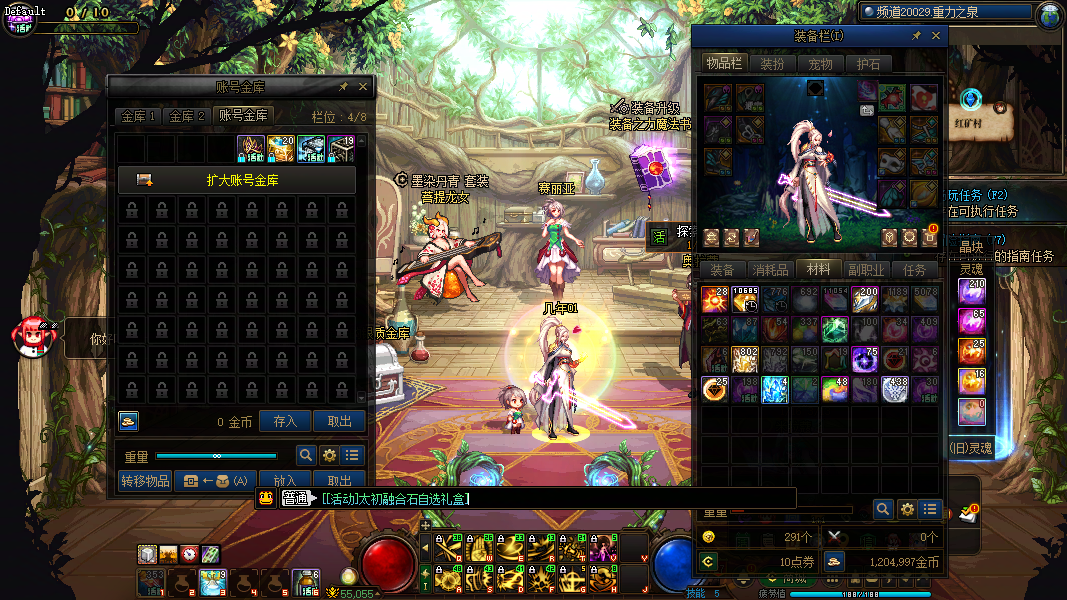Close the 装备栏 inventory window
Viewport: 1067px width, 600px height.
coord(936,36)
